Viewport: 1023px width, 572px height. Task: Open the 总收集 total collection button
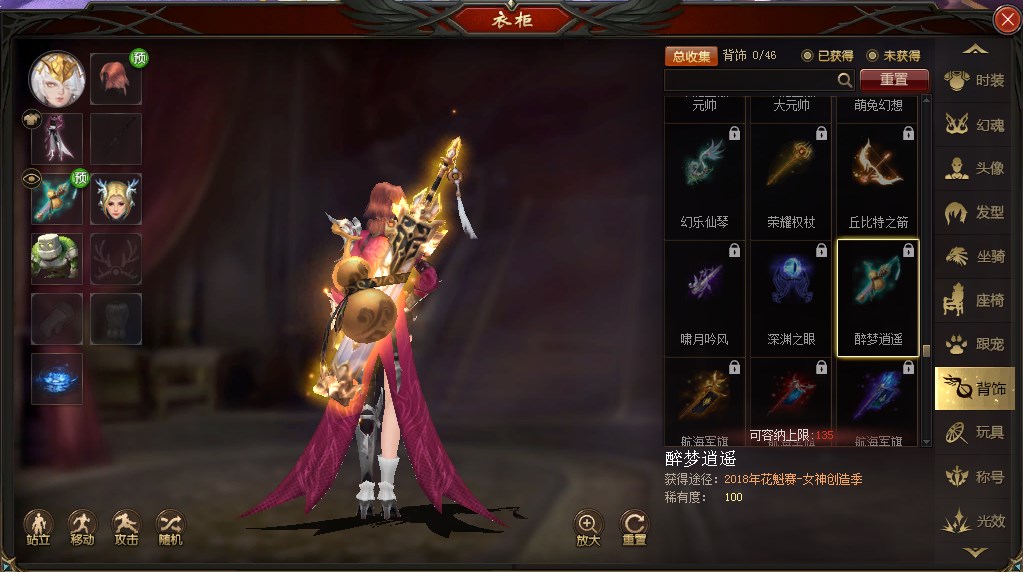click(x=691, y=56)
